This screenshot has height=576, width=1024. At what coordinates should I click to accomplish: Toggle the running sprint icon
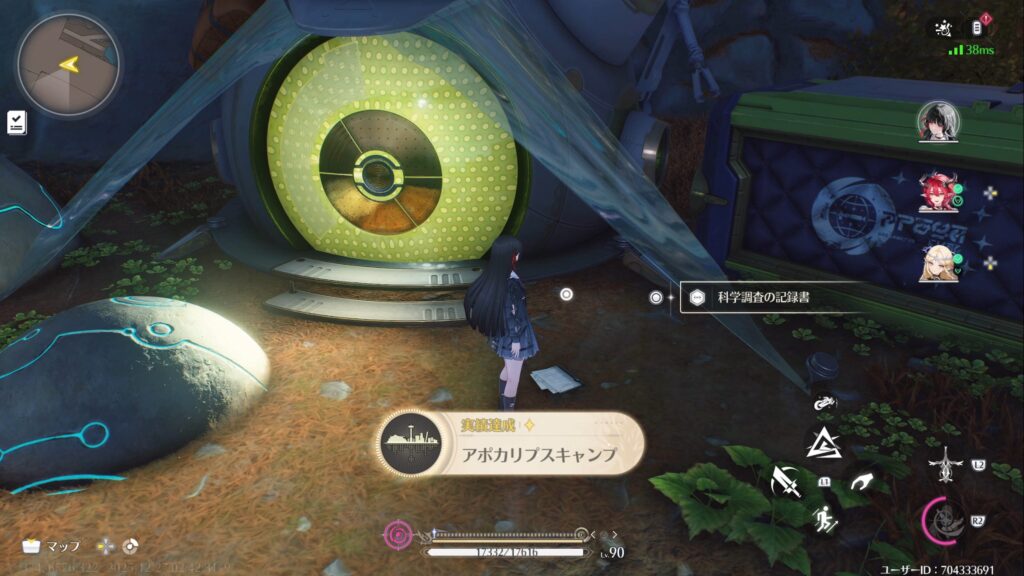click(x=825, y=519)
